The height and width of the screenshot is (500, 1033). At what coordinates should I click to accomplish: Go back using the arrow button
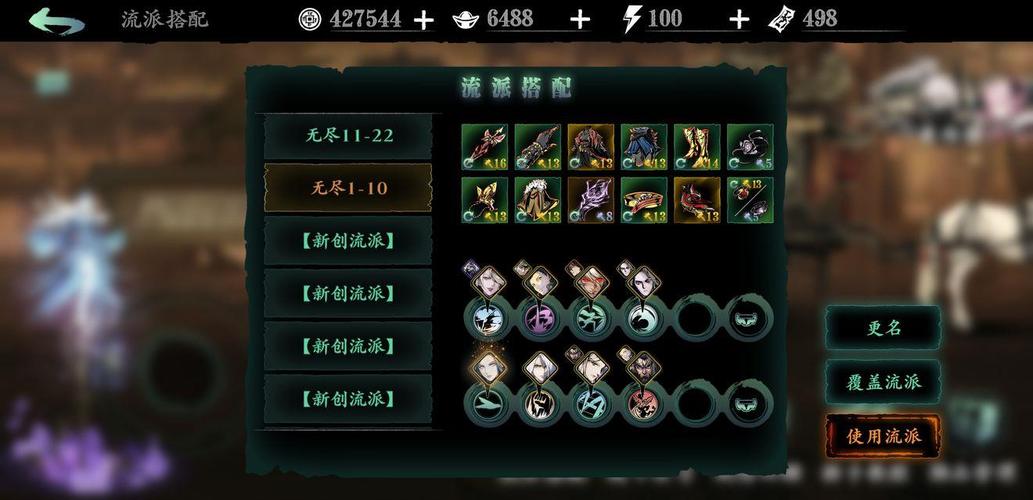pos(56,20)
